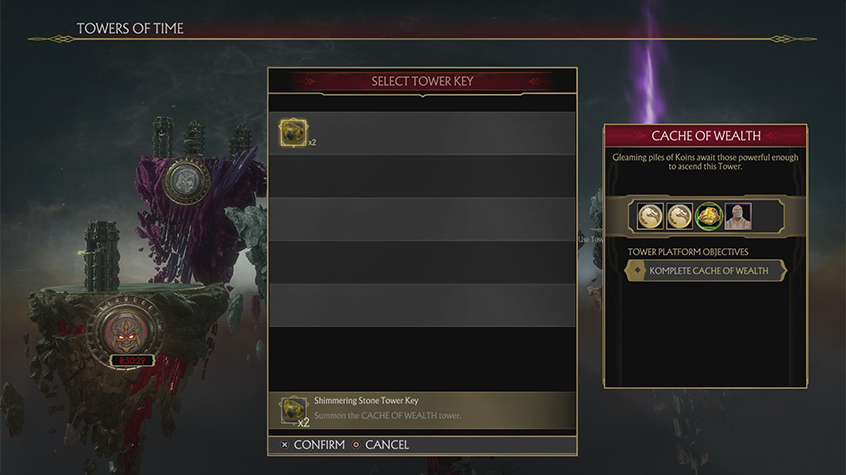Choose the green-ringed gold reward icon
846x475 pixels.
(x=709, y=215)
